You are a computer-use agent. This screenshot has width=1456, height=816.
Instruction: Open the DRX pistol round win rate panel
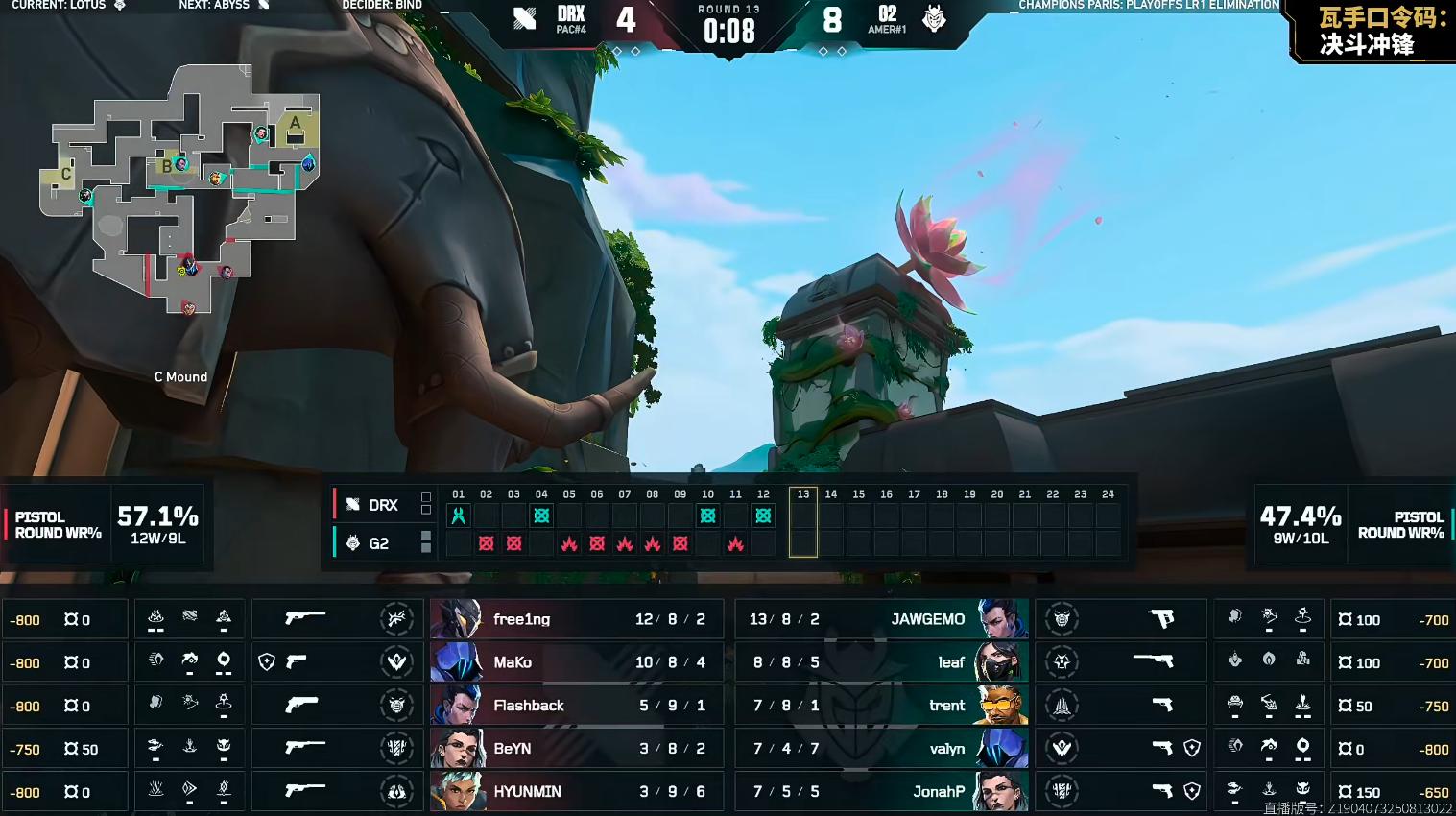(x=106, y=525)
